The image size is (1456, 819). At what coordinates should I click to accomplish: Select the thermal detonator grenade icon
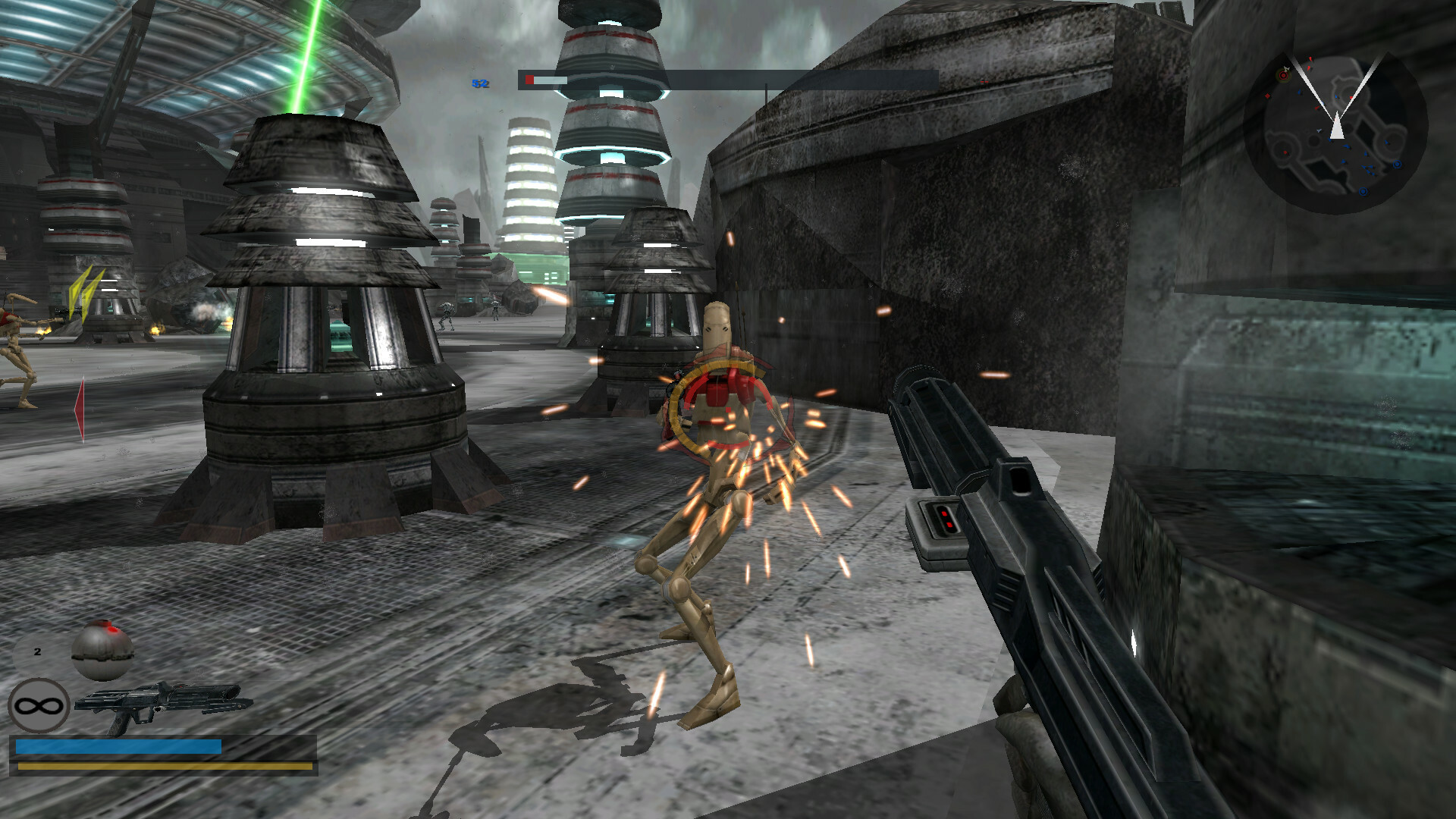pyautogui.click(x=102, y=650)
